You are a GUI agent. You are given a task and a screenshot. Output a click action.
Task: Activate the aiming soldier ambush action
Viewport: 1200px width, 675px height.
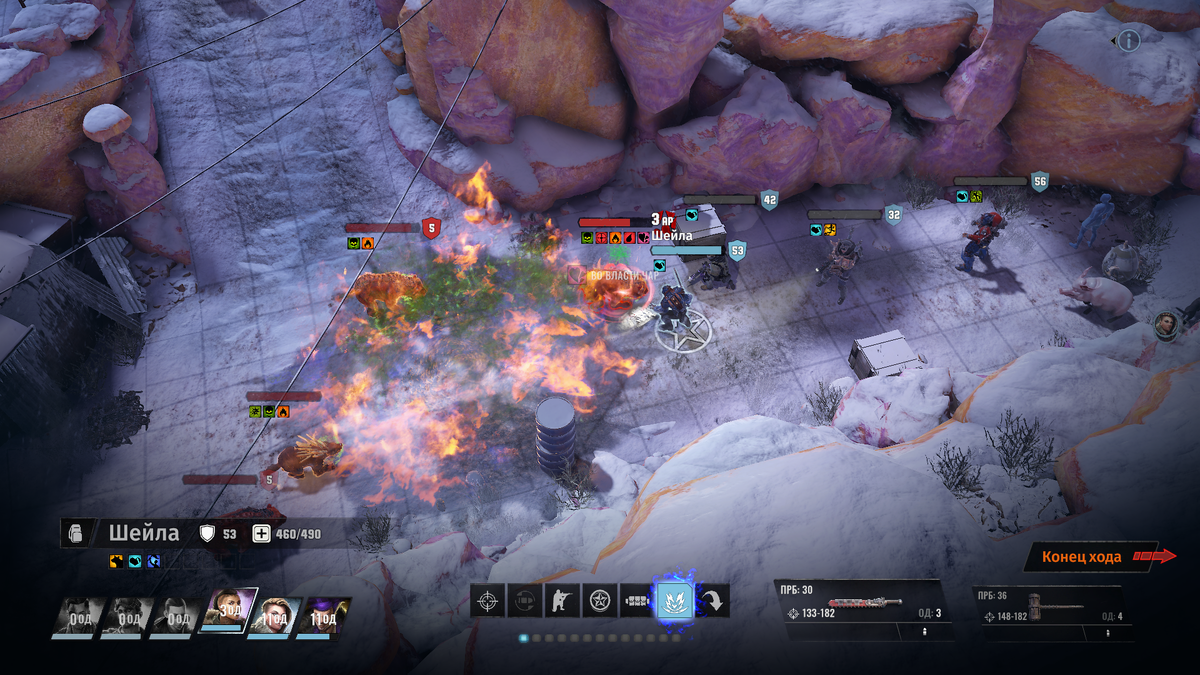(562, 600)
